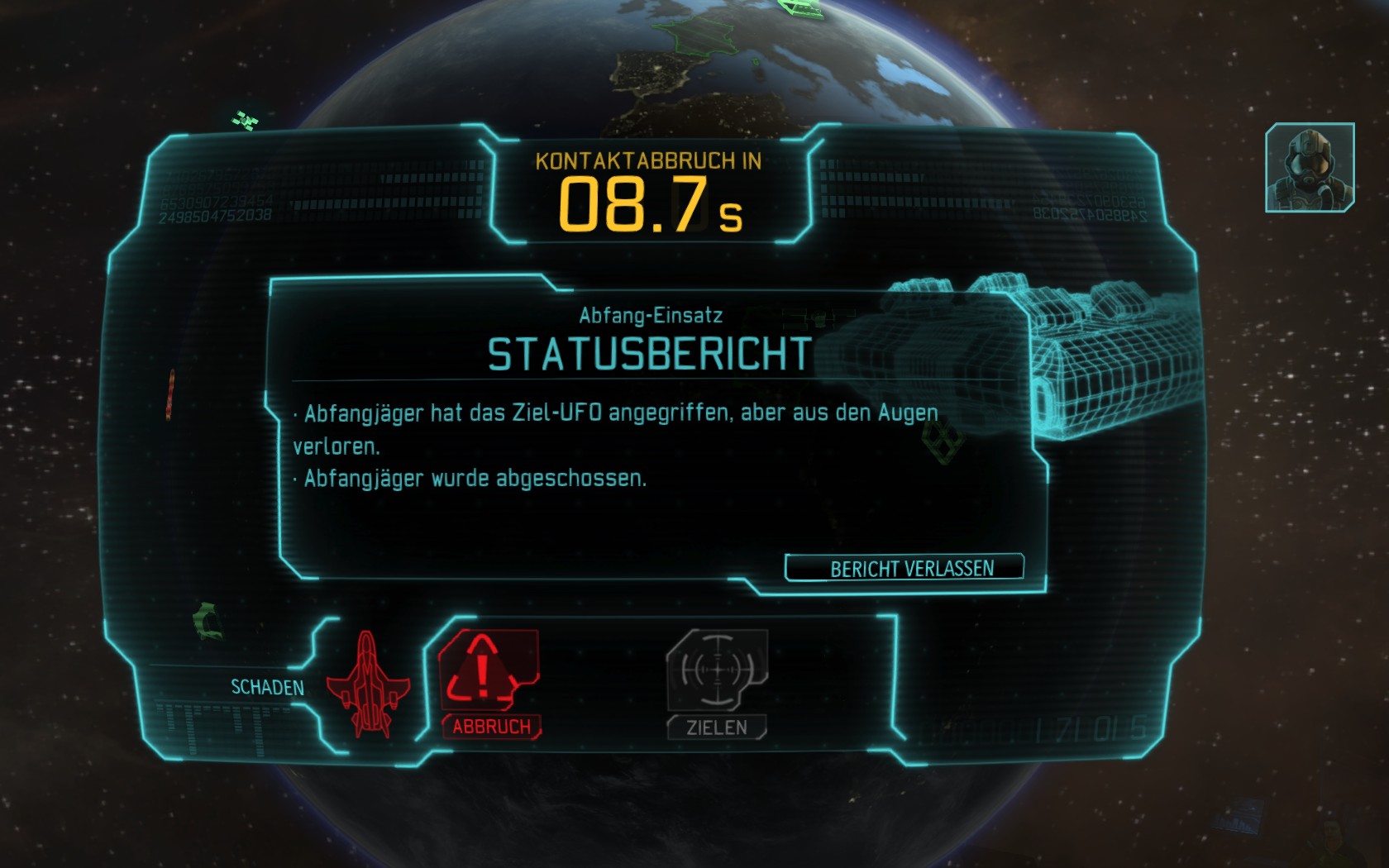The width and height of the screenshot is (1389, 868).
Task: Open the soldier portrait notification
Action: pyautogui.click(x=1310, y=167)
